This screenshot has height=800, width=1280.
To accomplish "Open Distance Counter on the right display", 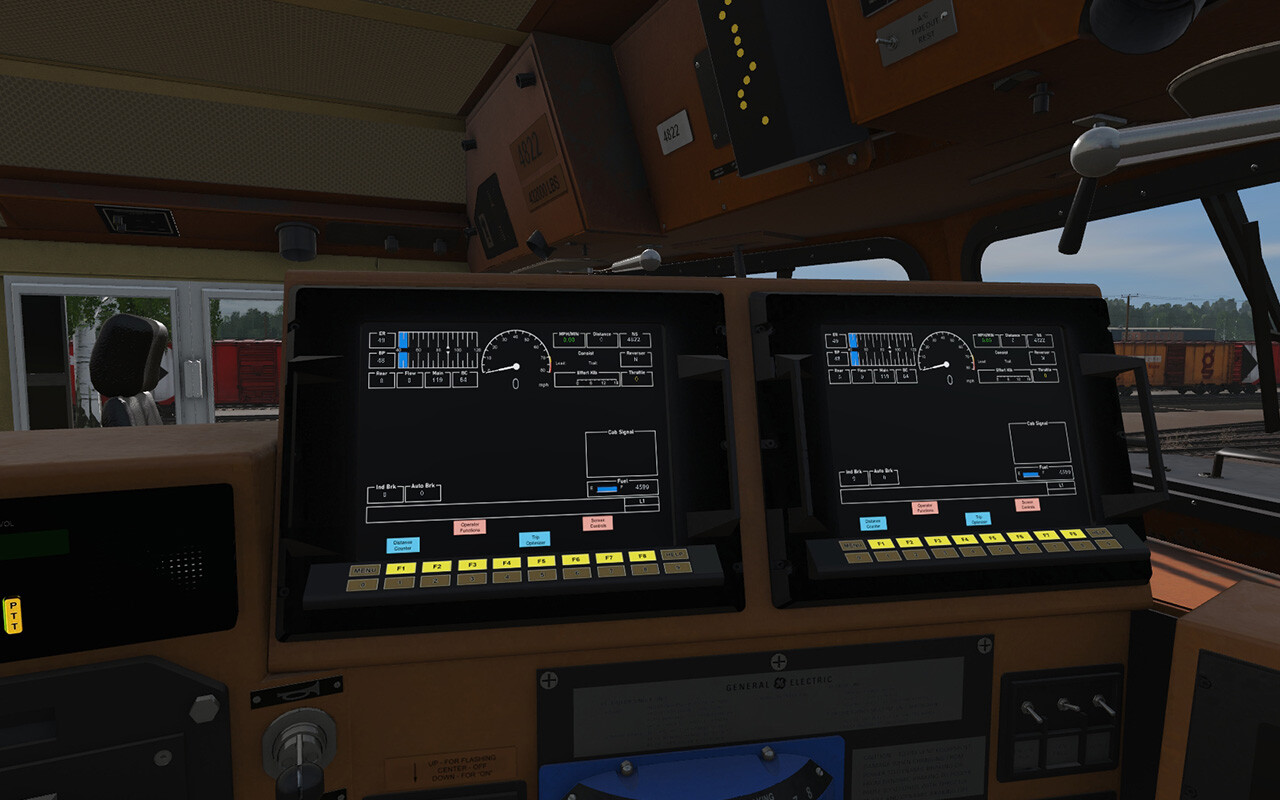I will click(x=873, y=523).
